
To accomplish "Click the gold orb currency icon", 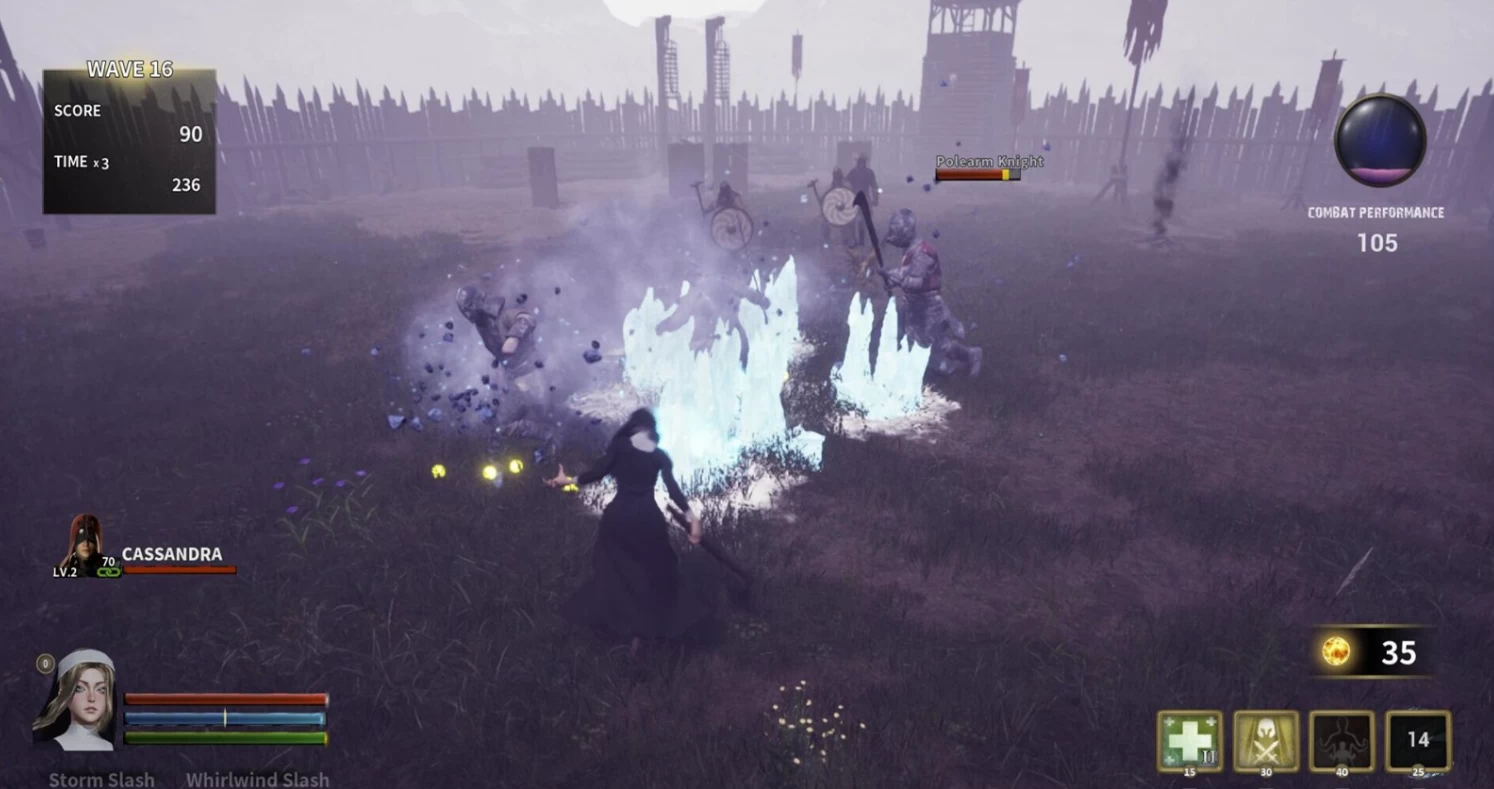I will click(x=1336, y=652).
